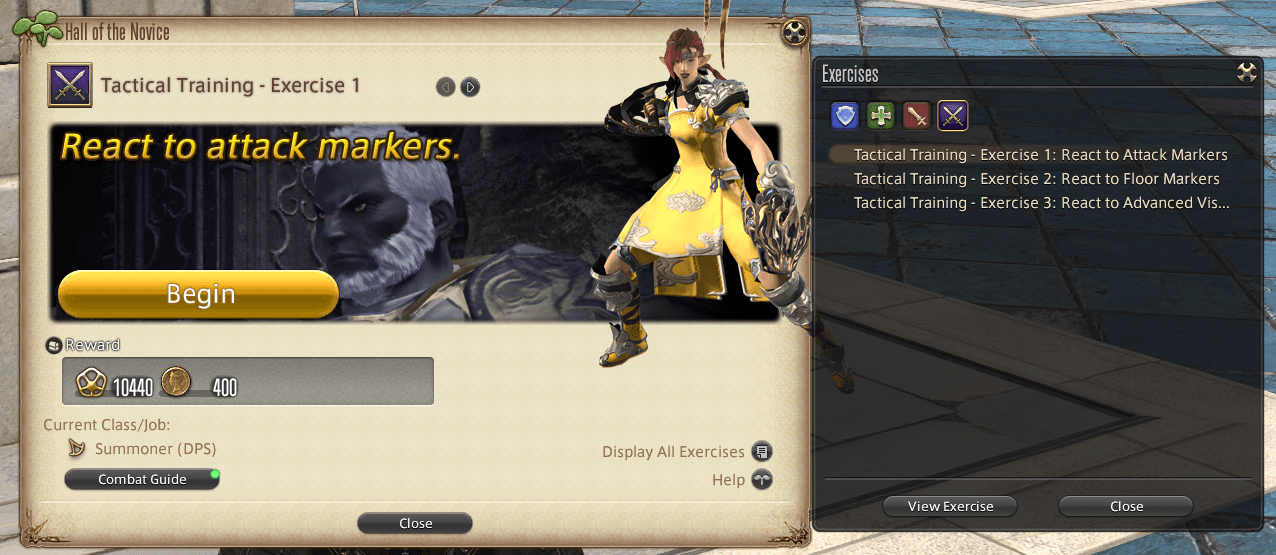Image resolution: width=1276 pixels, height=555 pixels.
Task: Select the blue shield tank exercises tab
Action: pyautogui.click(x=845, y=116)
